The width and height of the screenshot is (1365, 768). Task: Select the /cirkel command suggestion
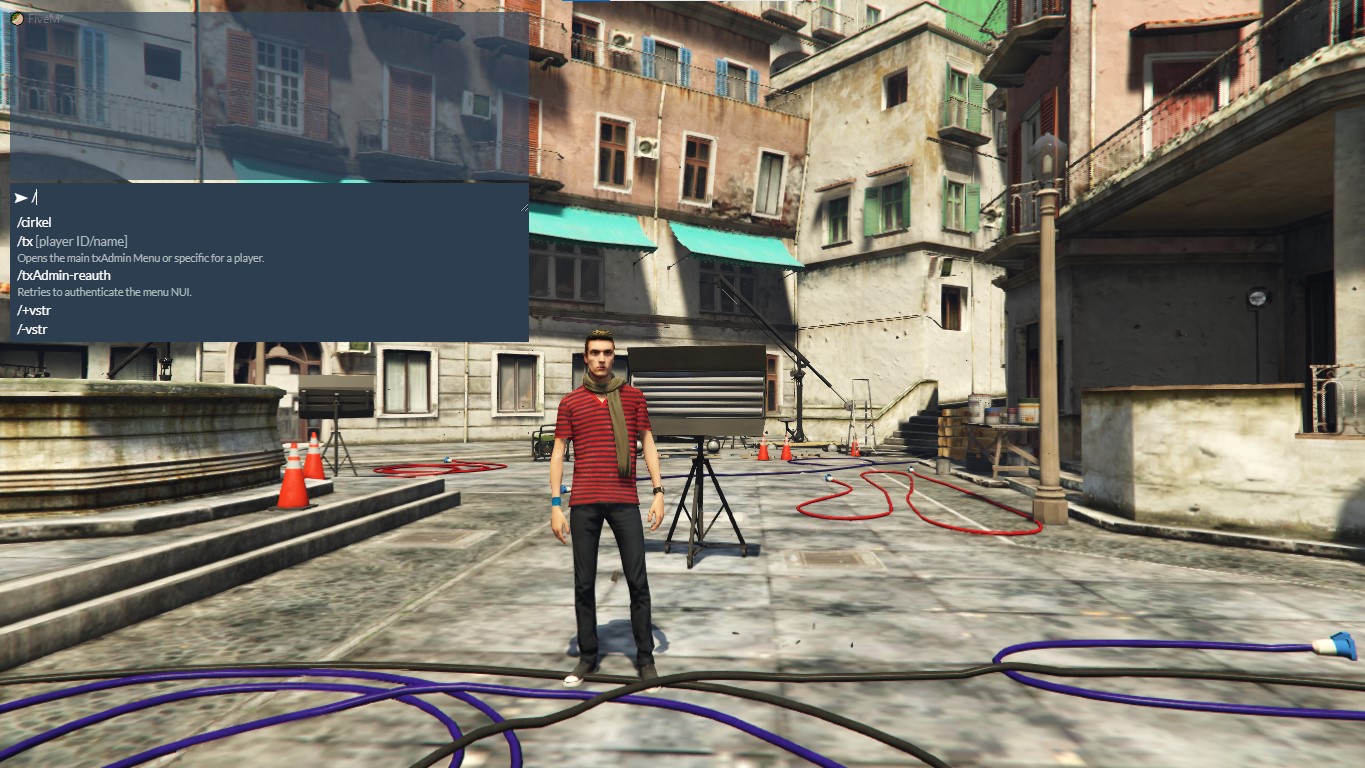(34, 222)
